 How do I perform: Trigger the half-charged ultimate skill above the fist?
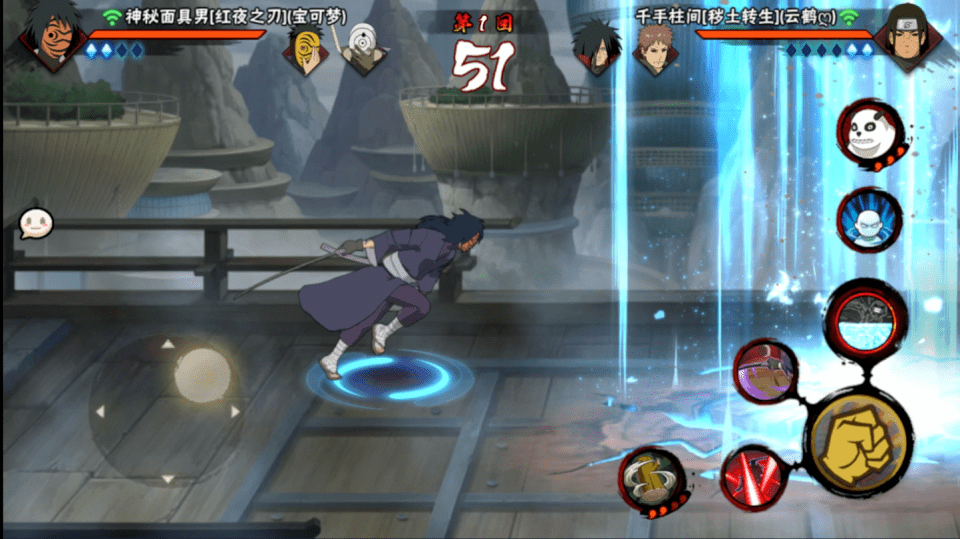pyautogui.click(x=869, y=320)
